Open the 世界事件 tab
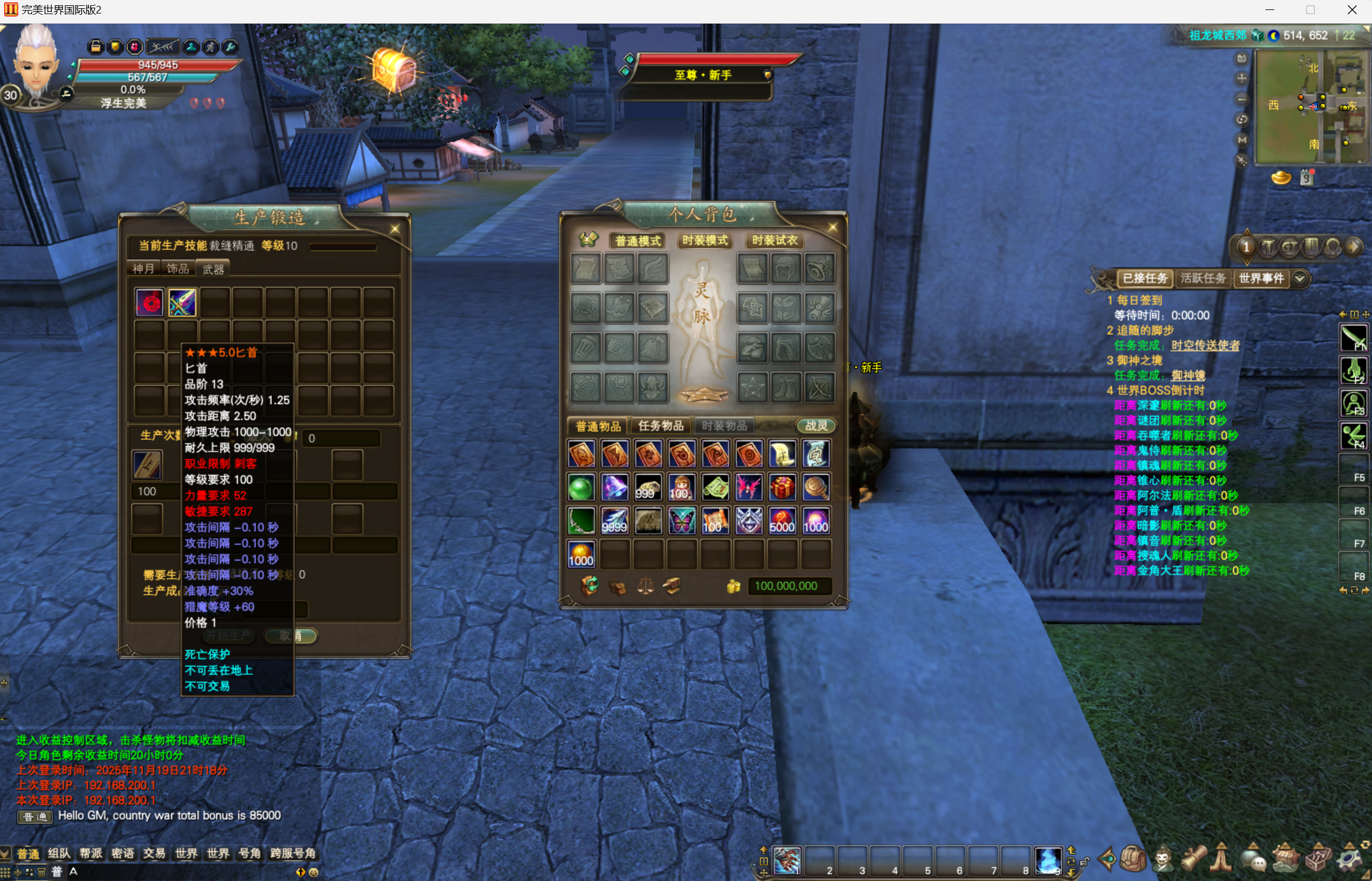 [x=1261, y=278]
